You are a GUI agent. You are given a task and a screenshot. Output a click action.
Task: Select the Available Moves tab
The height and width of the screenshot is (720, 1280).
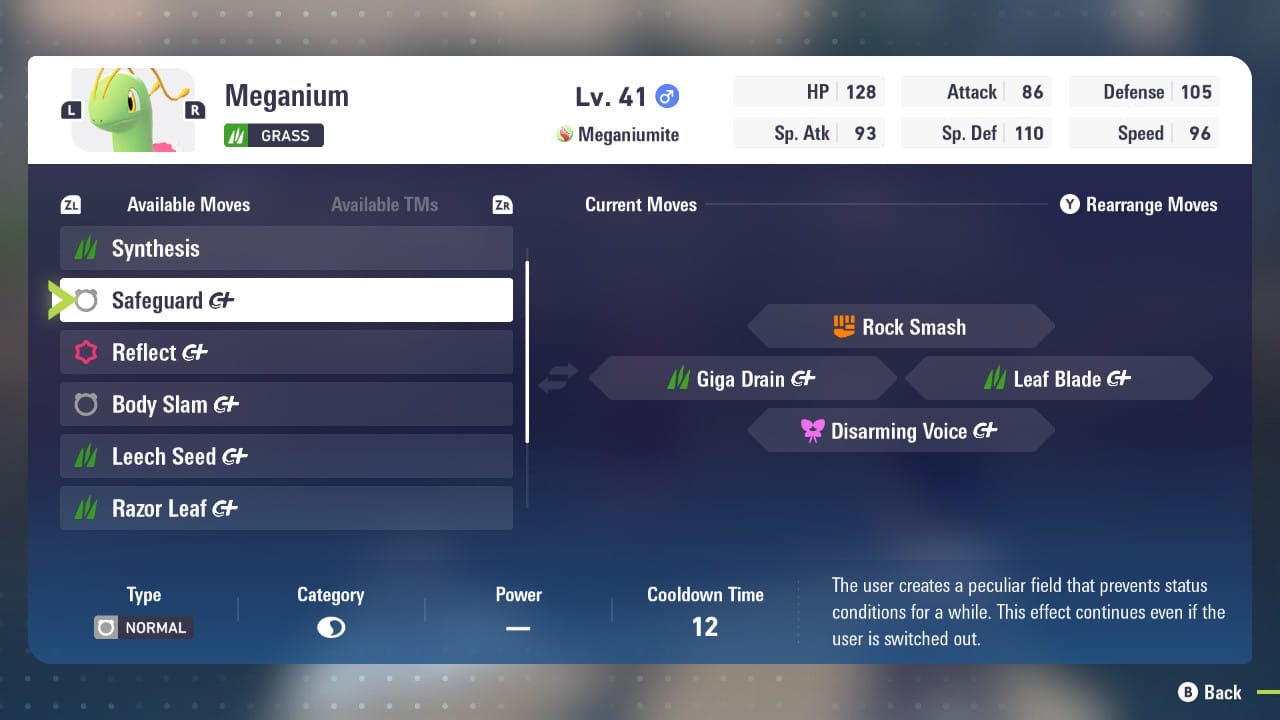tap(187, 204)
